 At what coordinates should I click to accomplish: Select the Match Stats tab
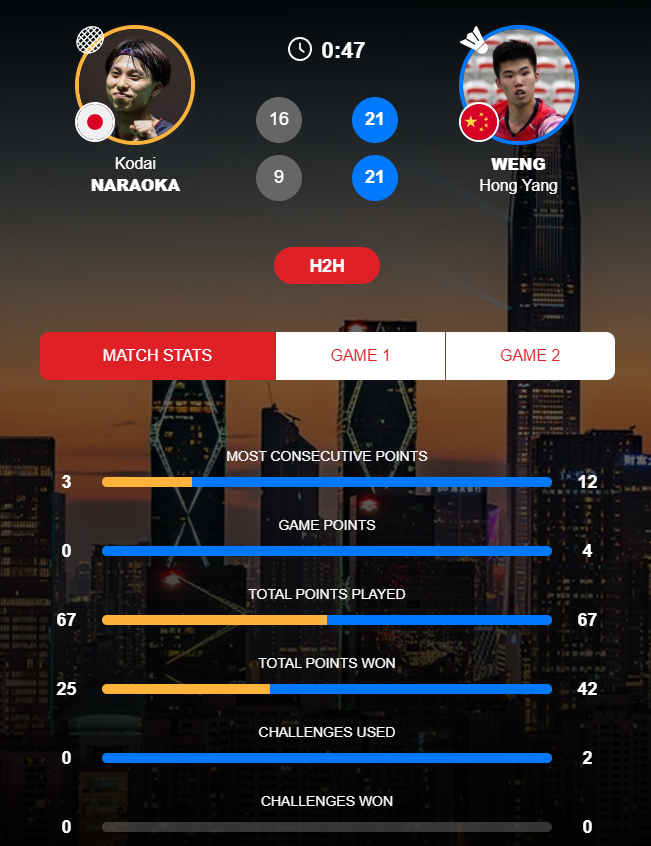(x=157, y=356)
